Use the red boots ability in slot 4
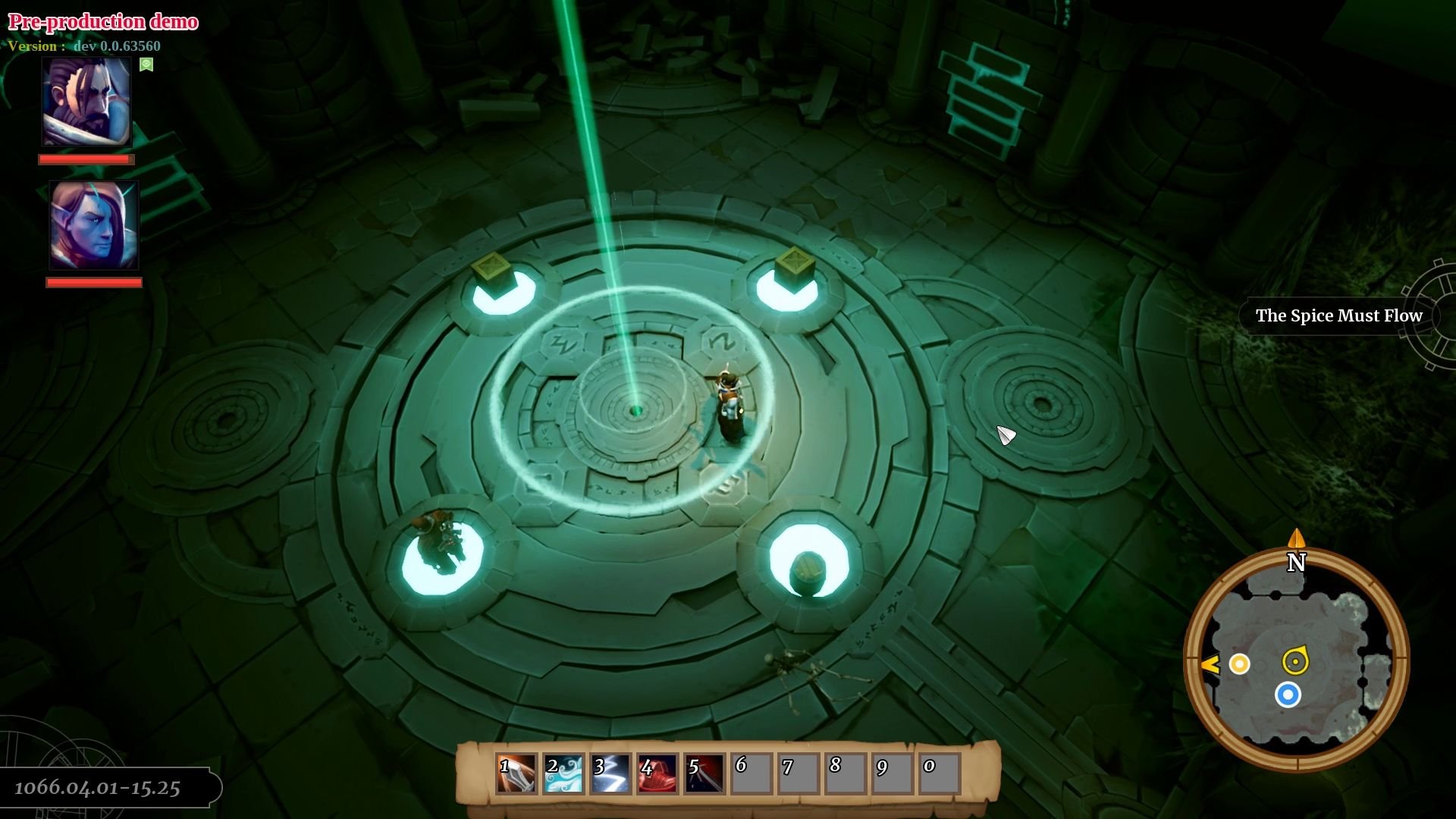Viewport: 1456px width, 819px height. (658, 771)
